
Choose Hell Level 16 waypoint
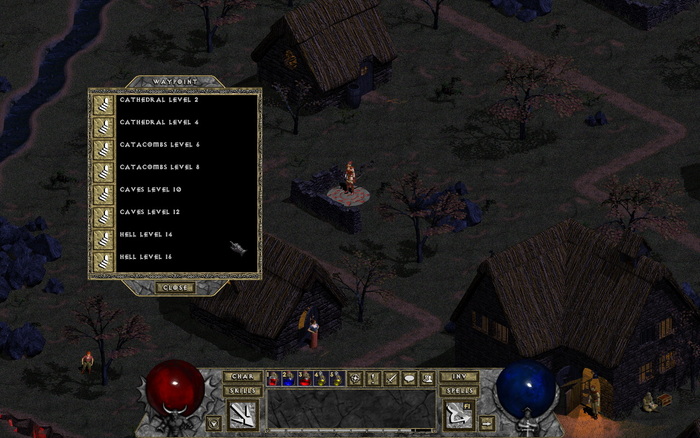[146, 256]
